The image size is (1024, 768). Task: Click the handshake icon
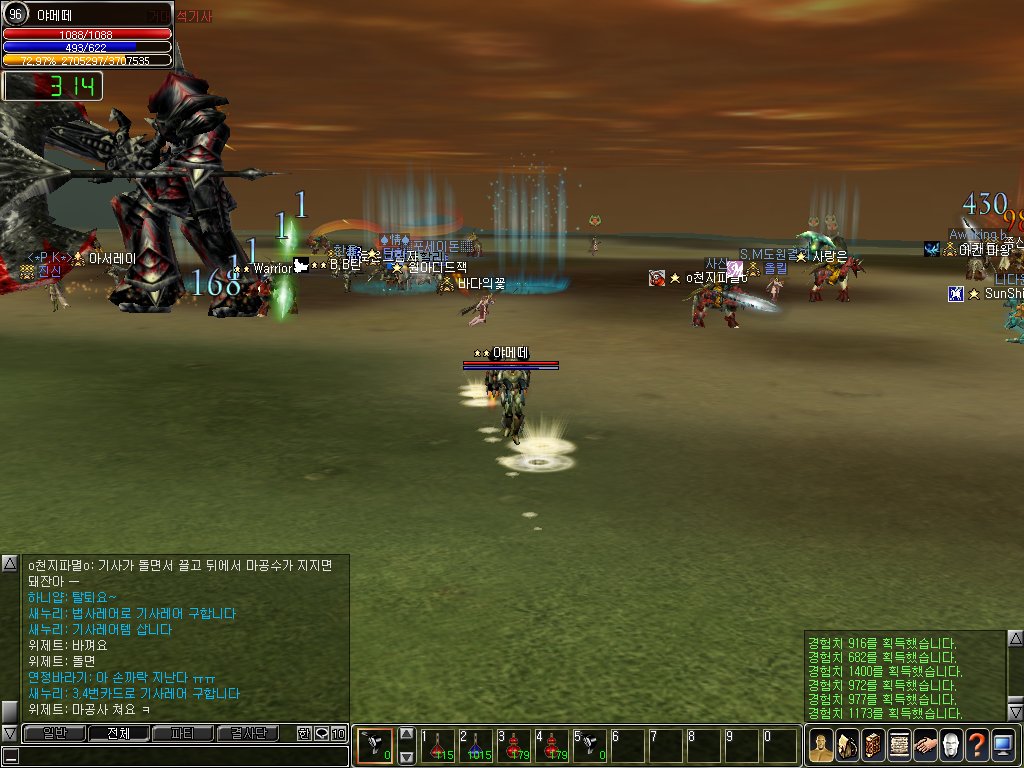924,746
